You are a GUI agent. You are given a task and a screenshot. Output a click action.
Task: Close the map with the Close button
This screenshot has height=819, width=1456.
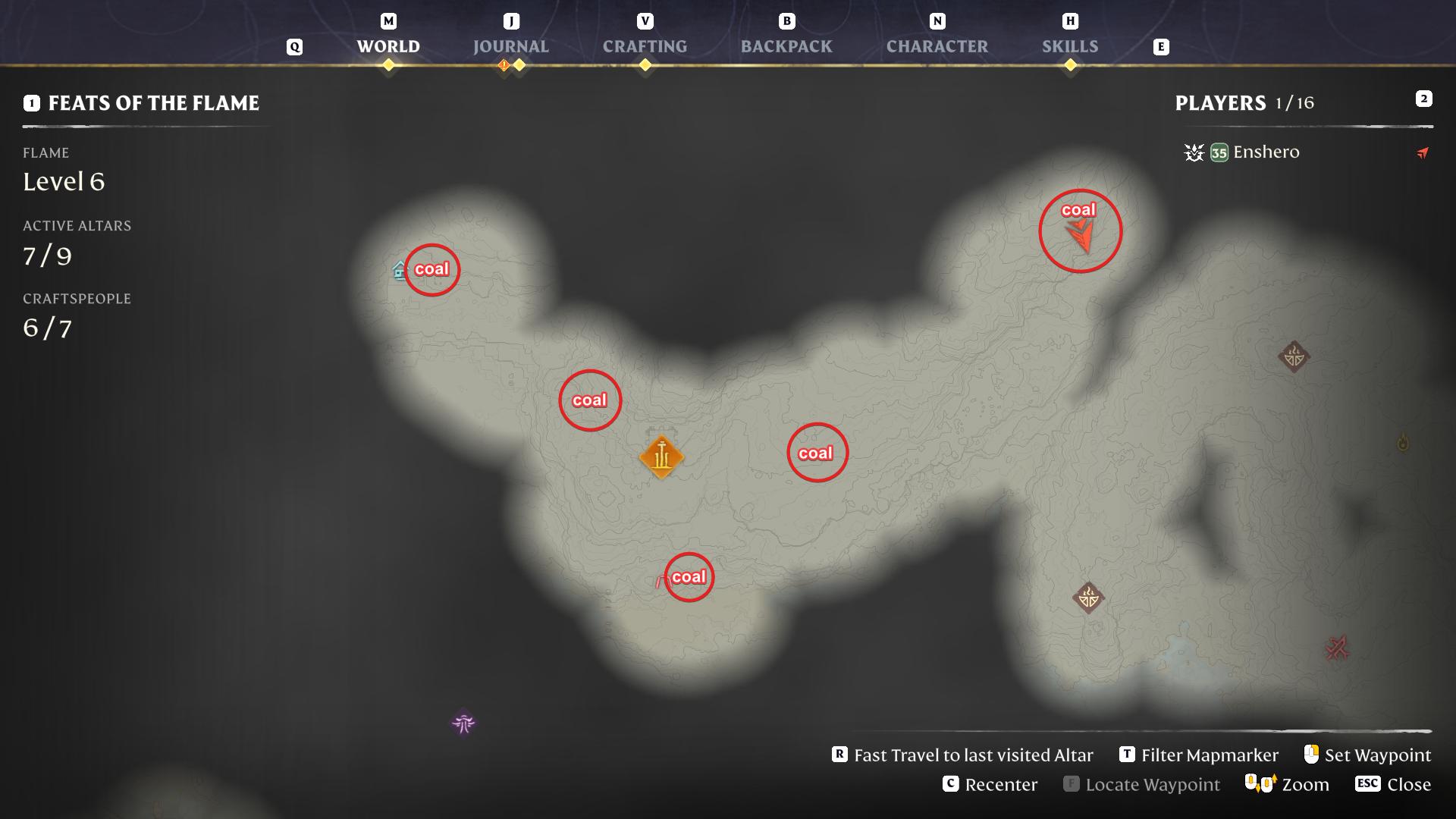[1394, 784]
